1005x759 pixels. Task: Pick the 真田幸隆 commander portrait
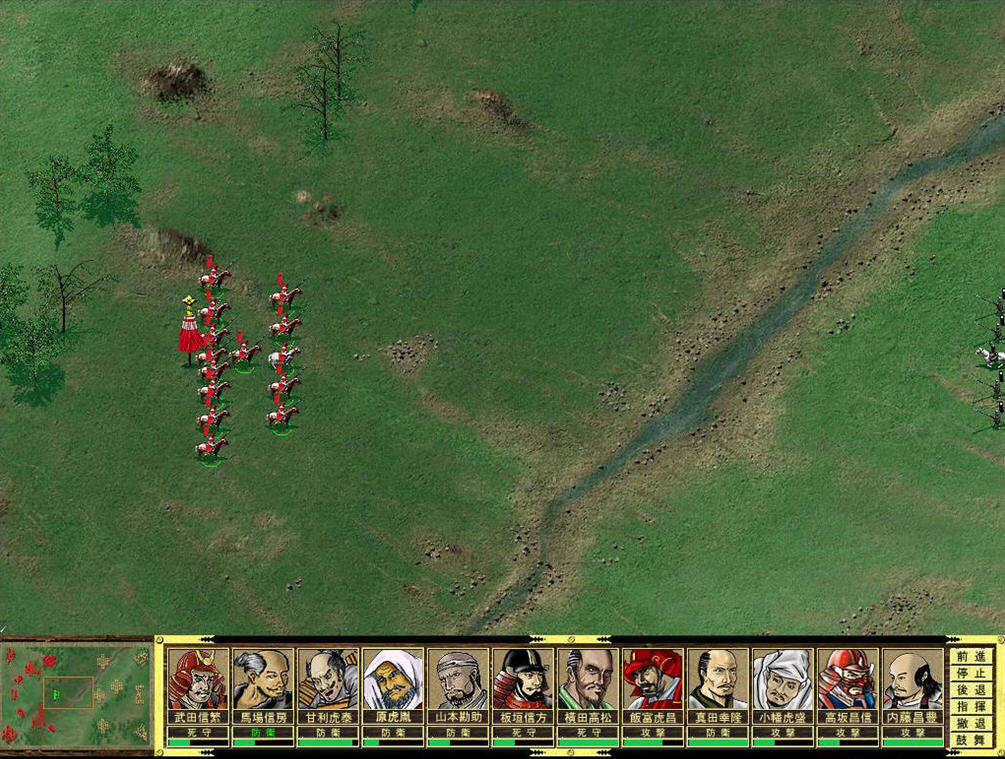718,679
